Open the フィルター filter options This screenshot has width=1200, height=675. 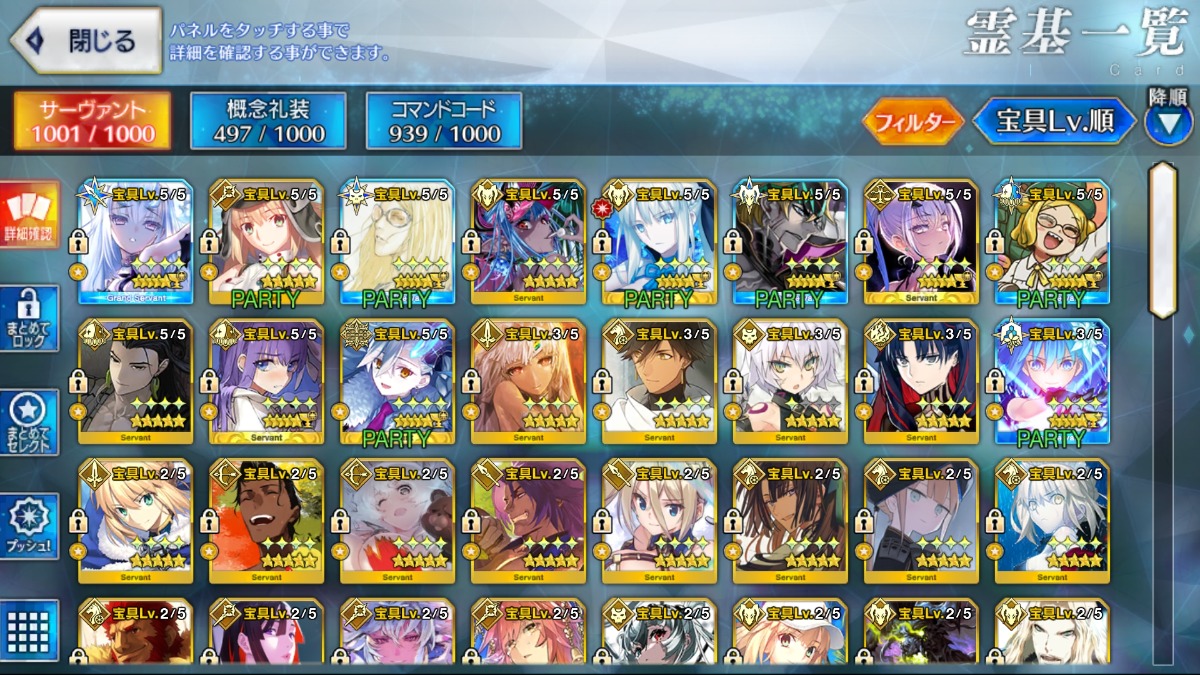913,122
